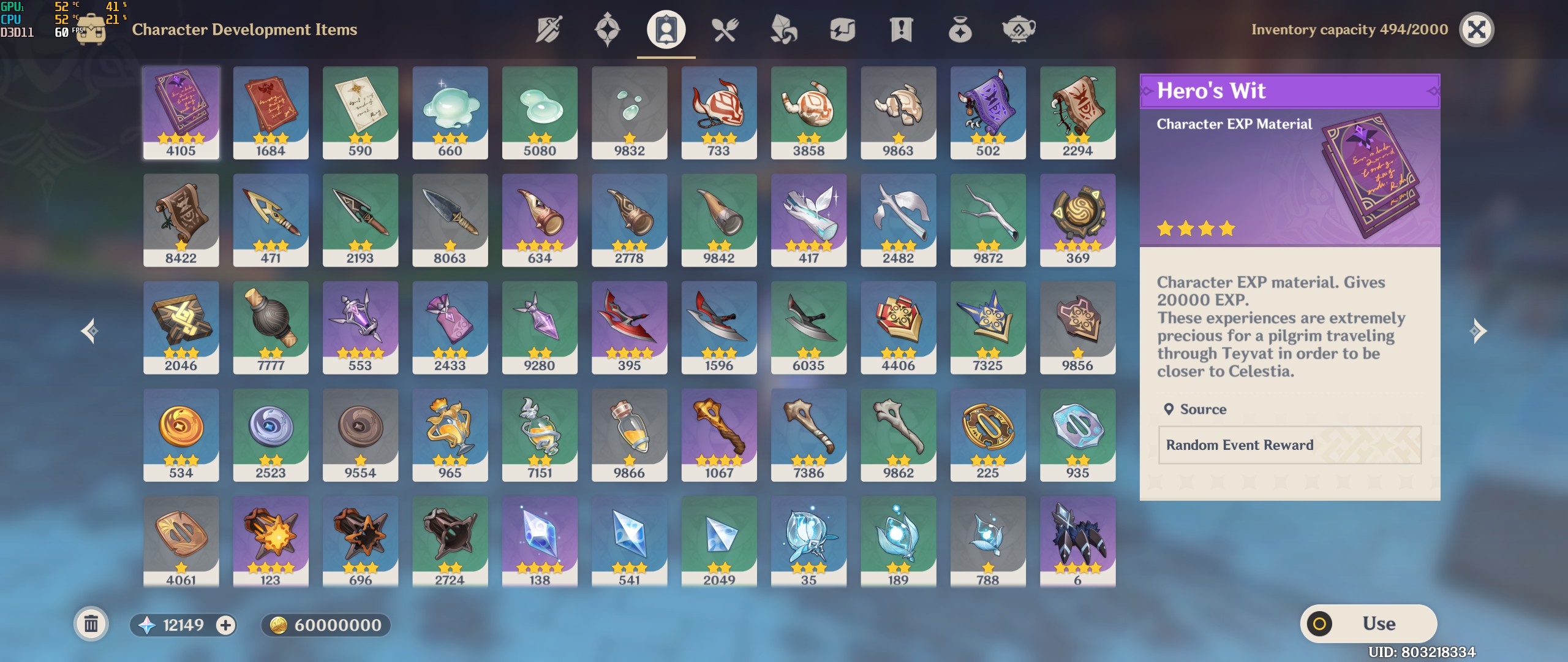
Task: Navigate to the previous inventory page arrow
Action: [x=88, y=331]
